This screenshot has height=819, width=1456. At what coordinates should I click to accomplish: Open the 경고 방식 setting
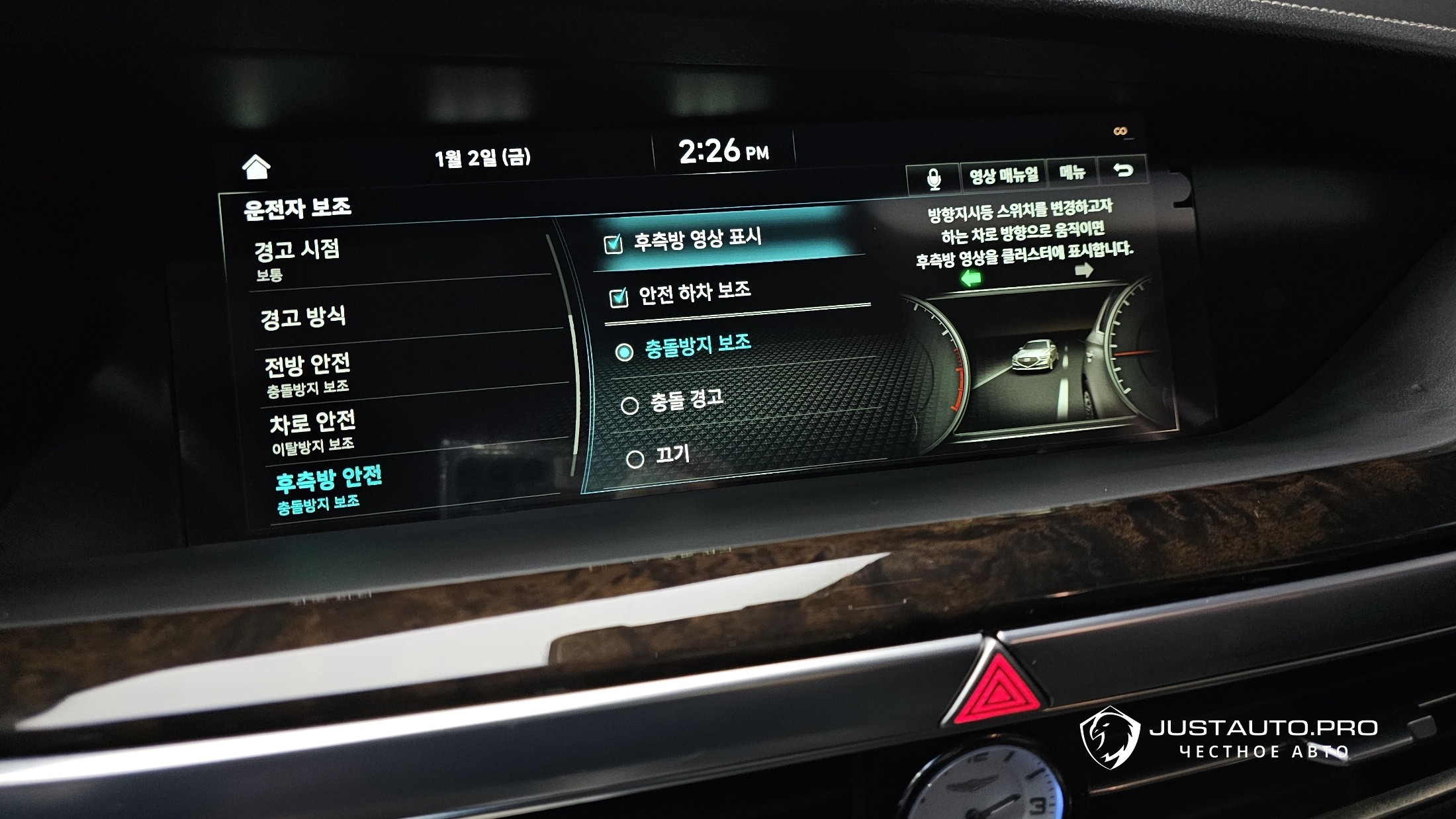[303, 318]
